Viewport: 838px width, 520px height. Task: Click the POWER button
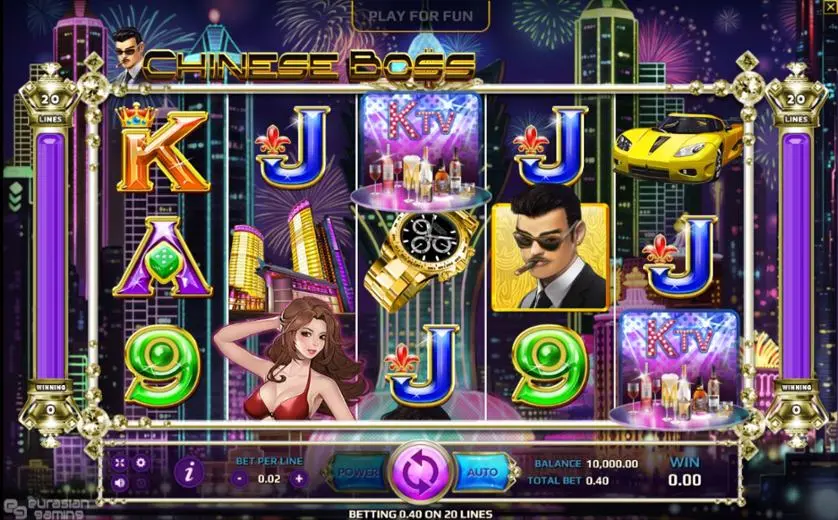point(358,471)
